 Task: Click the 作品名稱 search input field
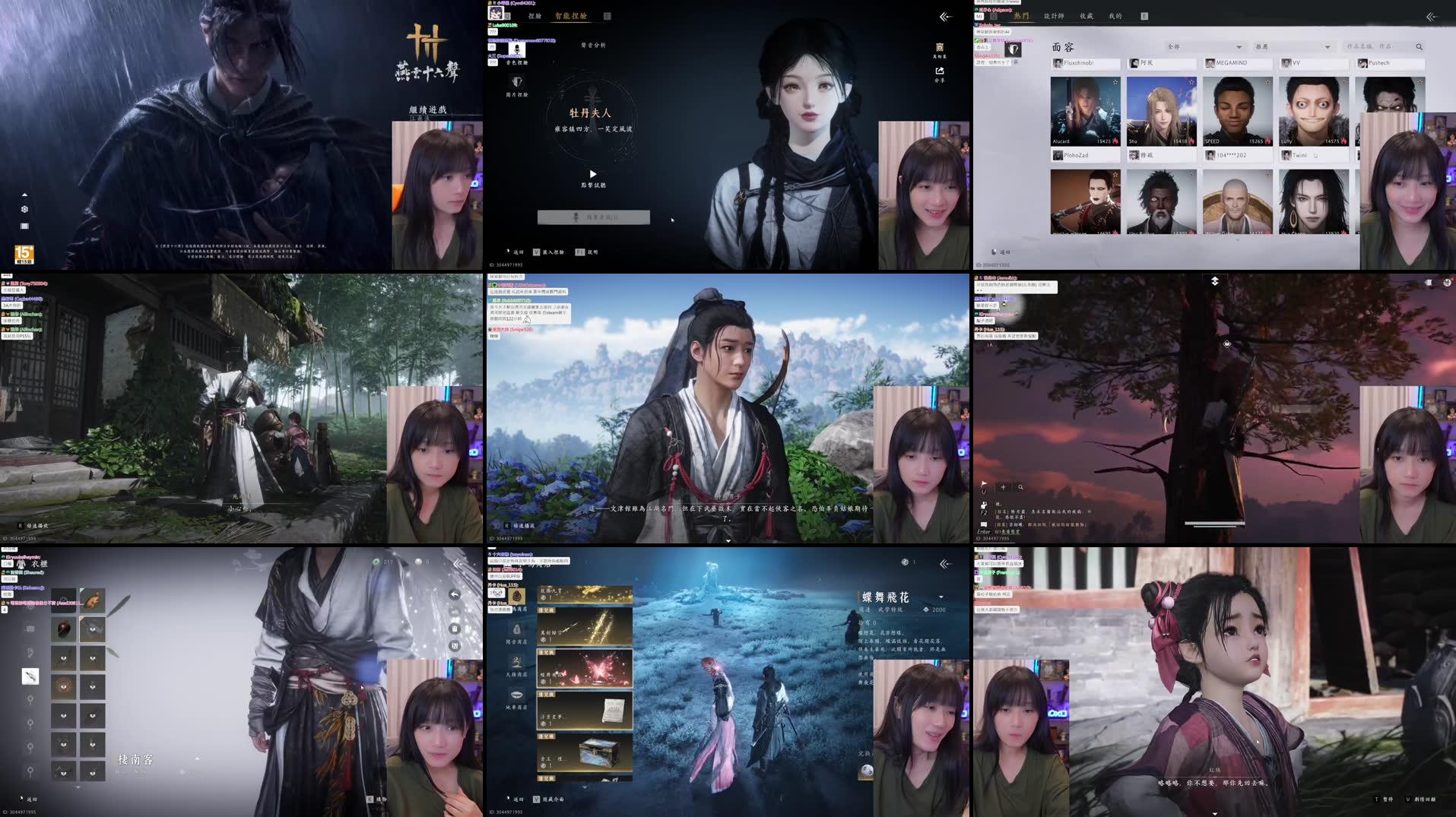coord(1369,46)
